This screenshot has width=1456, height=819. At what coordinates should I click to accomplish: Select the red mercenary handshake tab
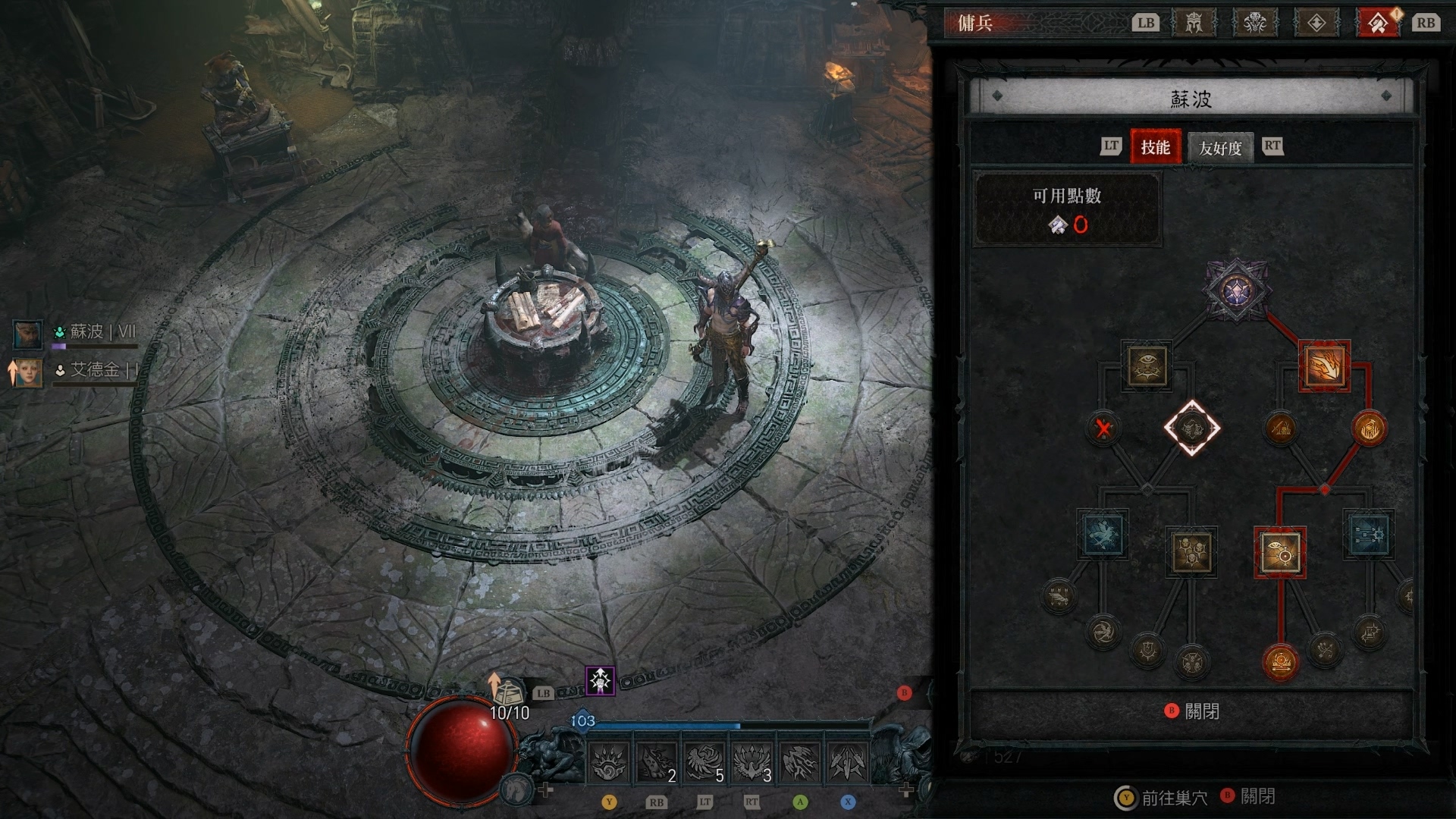(x=1378, y=23)
